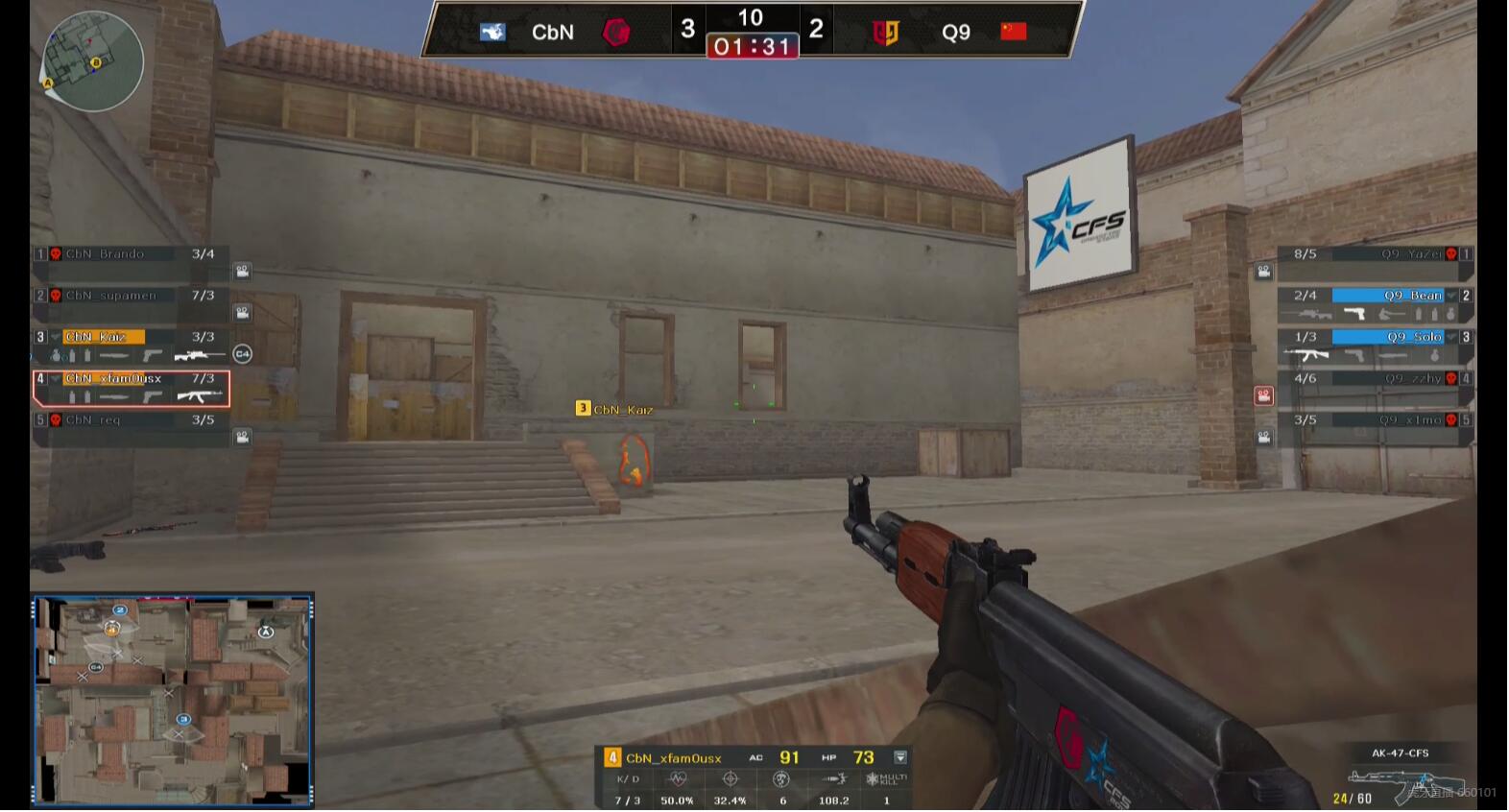1509x812 pixels.
Task: Toggle the dropdown arrow on the player stats panel
Action: point(900,758)
